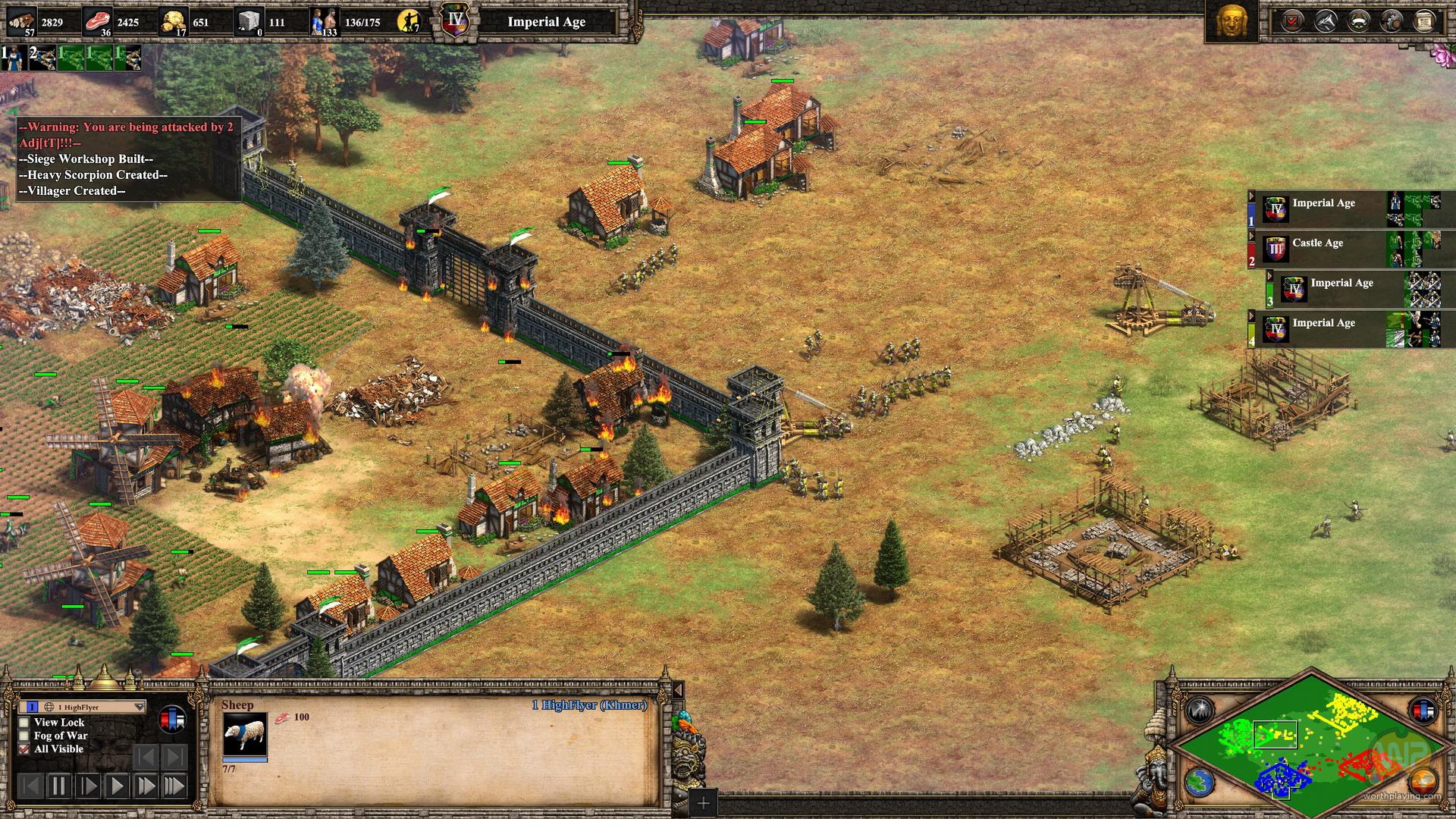Enable the Fog of War checkbox
1456x819 pixels.
pos(24,736)
